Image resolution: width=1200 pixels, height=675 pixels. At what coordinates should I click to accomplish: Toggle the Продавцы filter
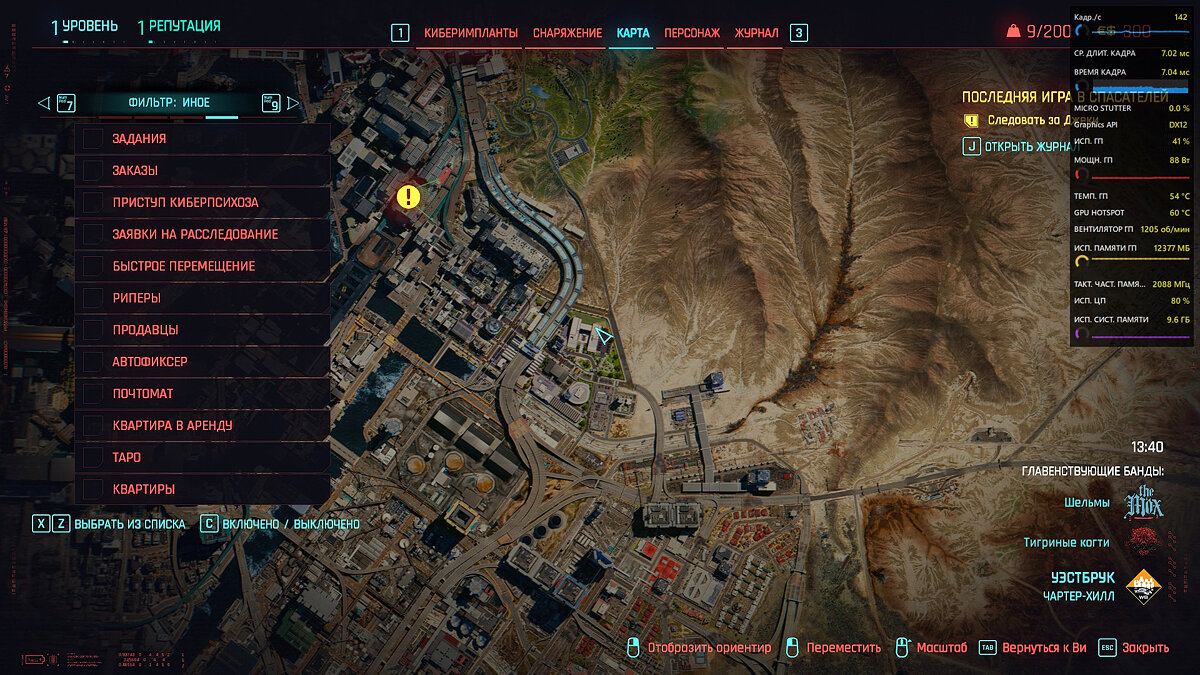point(94,330)
